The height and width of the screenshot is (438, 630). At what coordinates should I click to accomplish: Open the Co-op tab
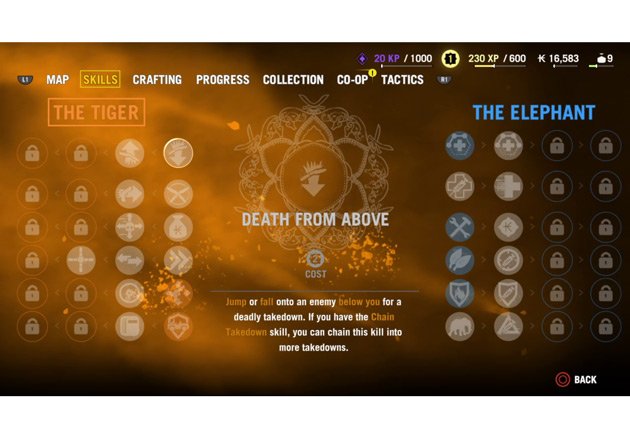click(352, 80)
